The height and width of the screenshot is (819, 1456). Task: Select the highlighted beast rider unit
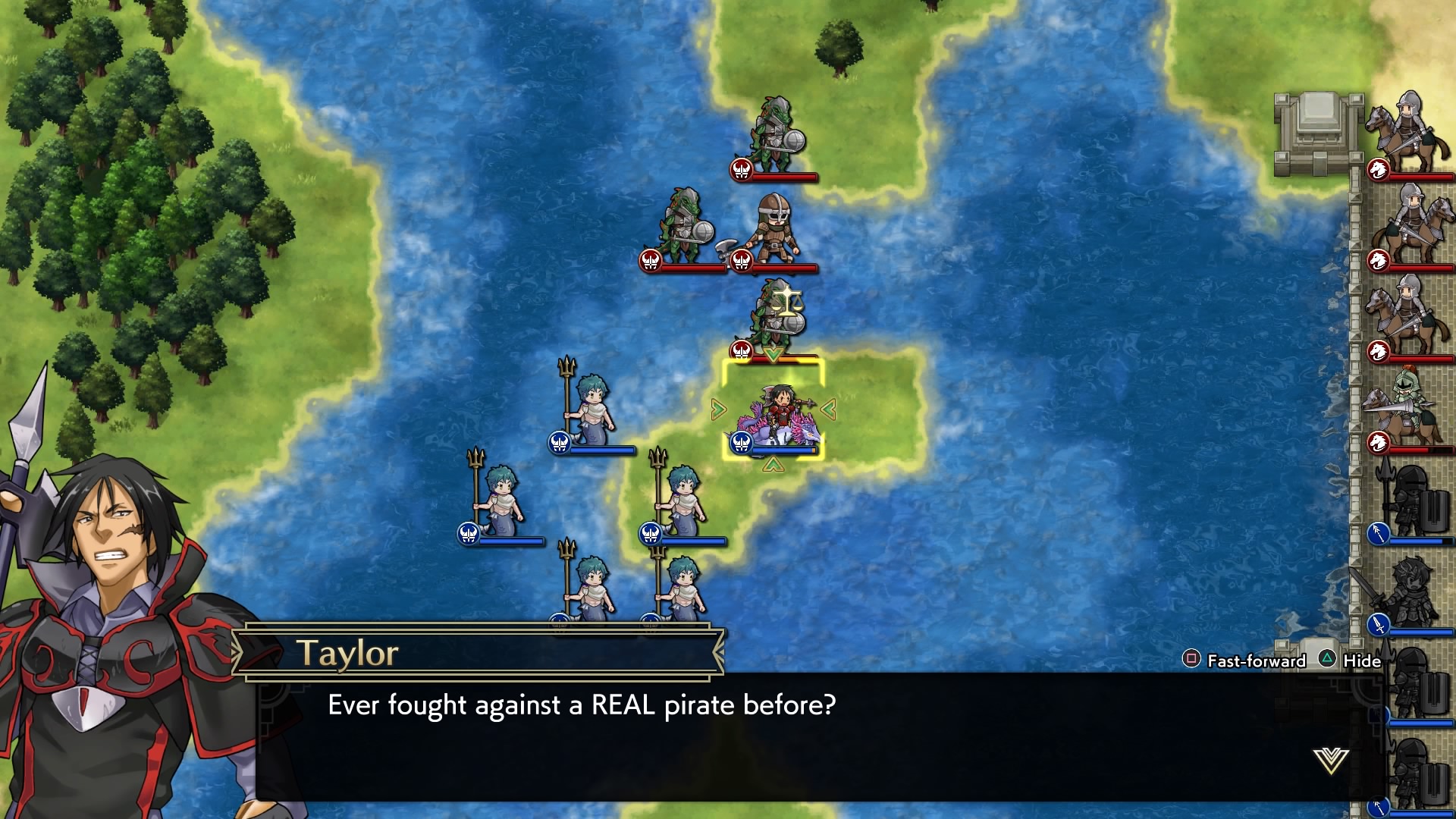(x=773, y=415)
